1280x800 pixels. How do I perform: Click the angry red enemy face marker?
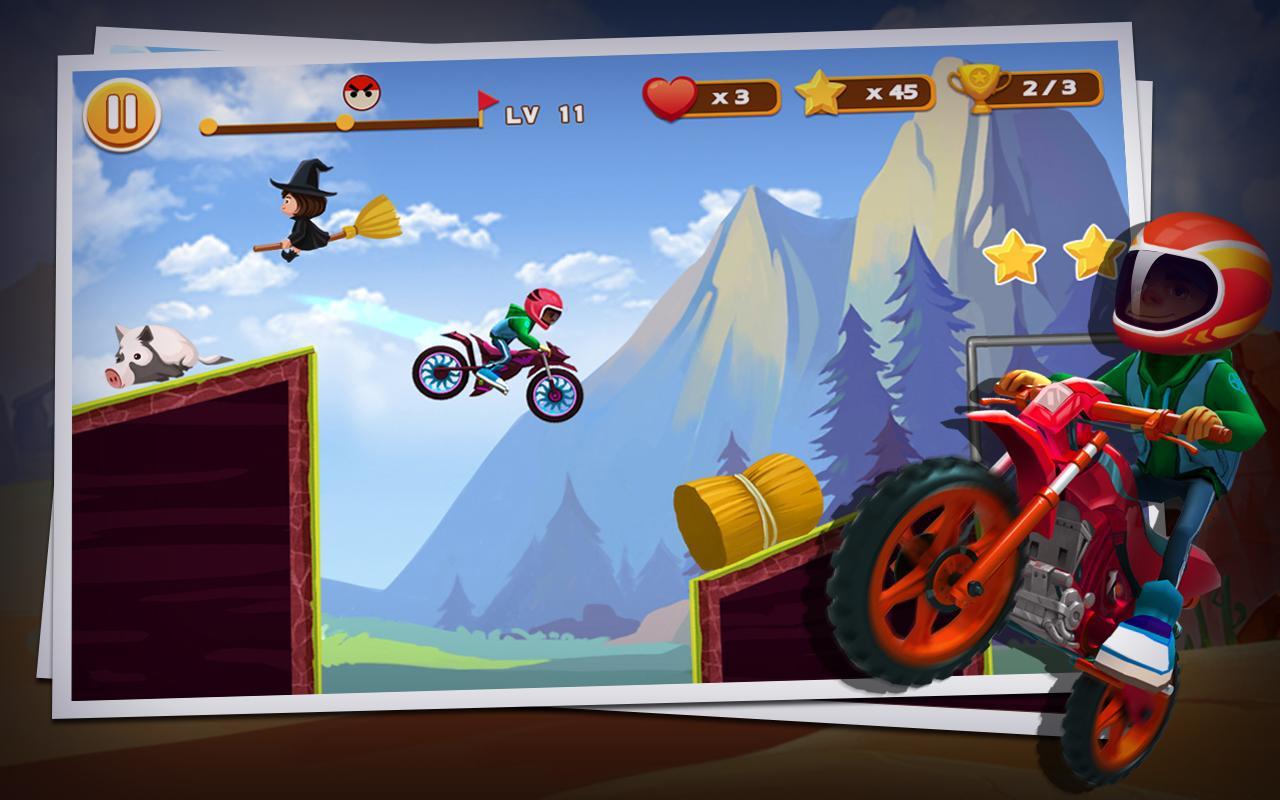point(363,90)
